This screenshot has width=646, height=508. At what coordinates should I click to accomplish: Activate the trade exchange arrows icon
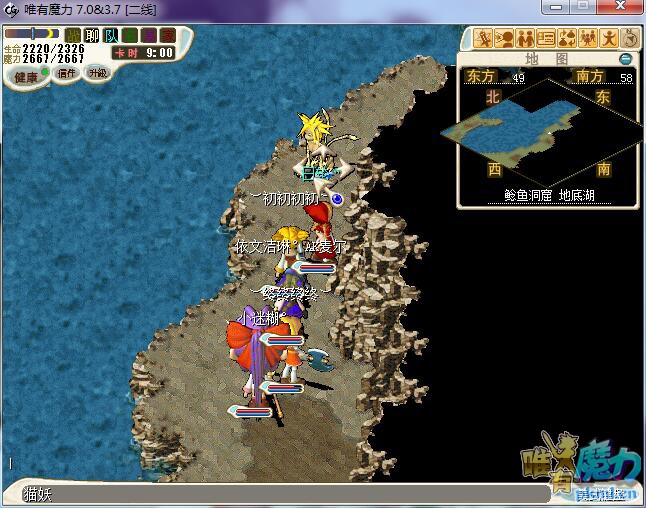pos(567,39)
